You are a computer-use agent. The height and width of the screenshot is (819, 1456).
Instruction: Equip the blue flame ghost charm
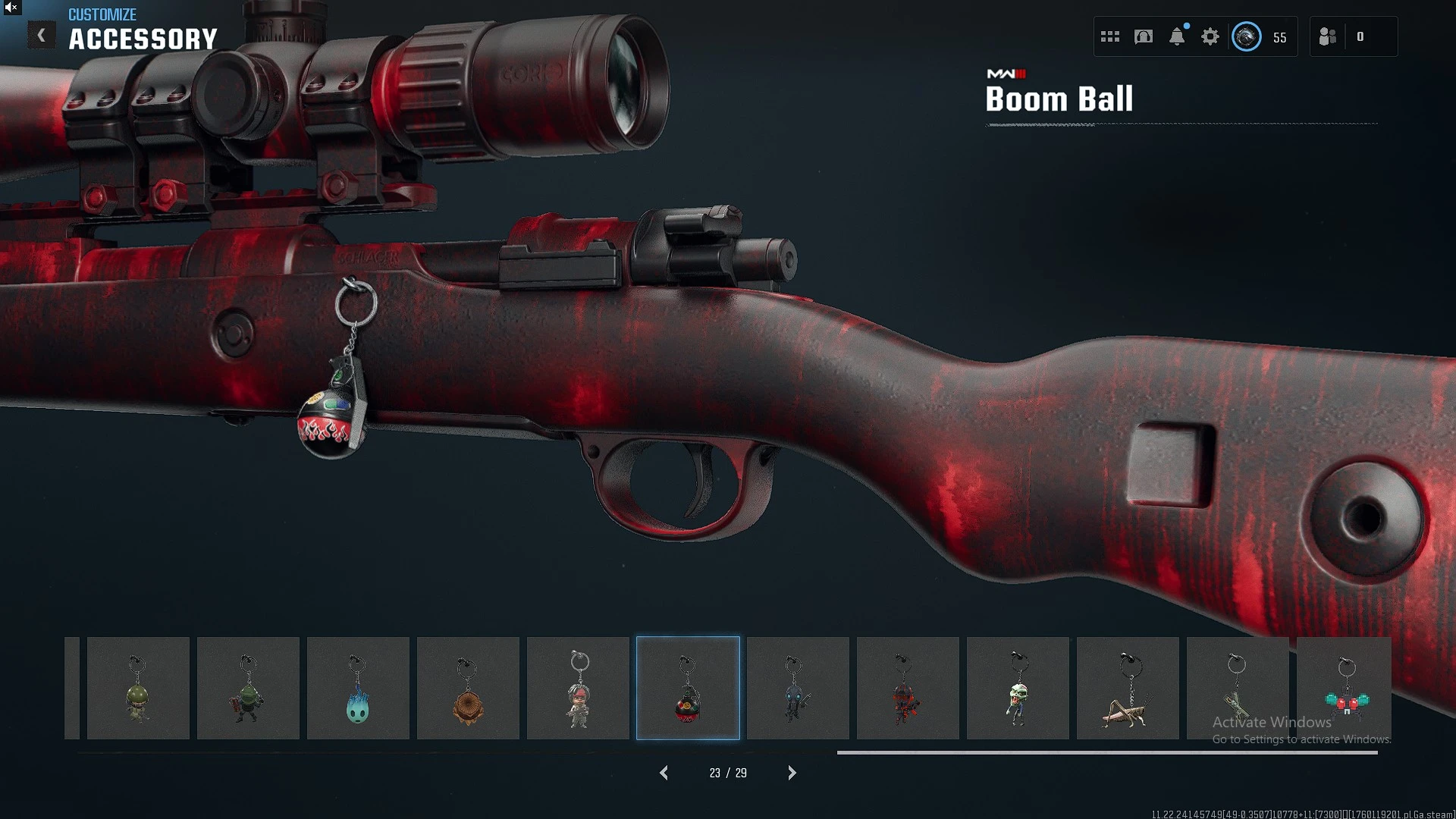[358, 688]
